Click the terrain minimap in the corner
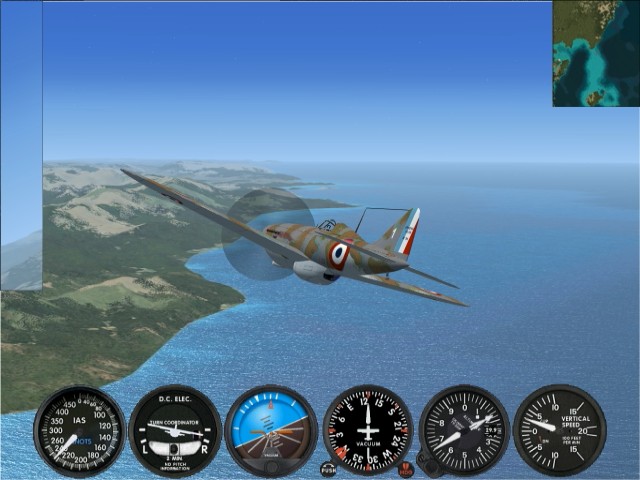Screen dimensions: 640x480 pos(596,53)
